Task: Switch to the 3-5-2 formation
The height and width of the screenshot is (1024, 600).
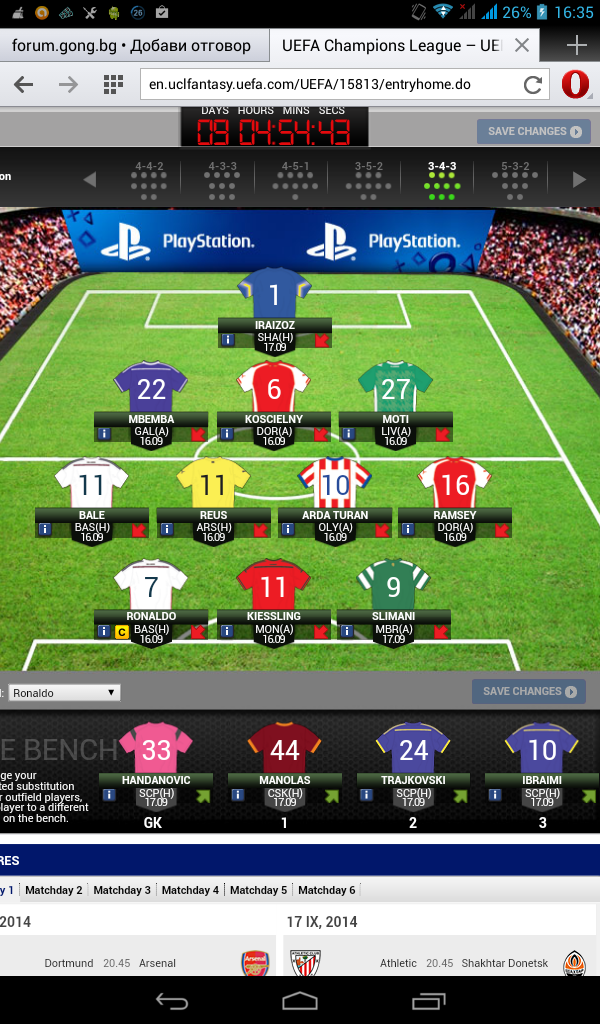Action: coord(368,179)
